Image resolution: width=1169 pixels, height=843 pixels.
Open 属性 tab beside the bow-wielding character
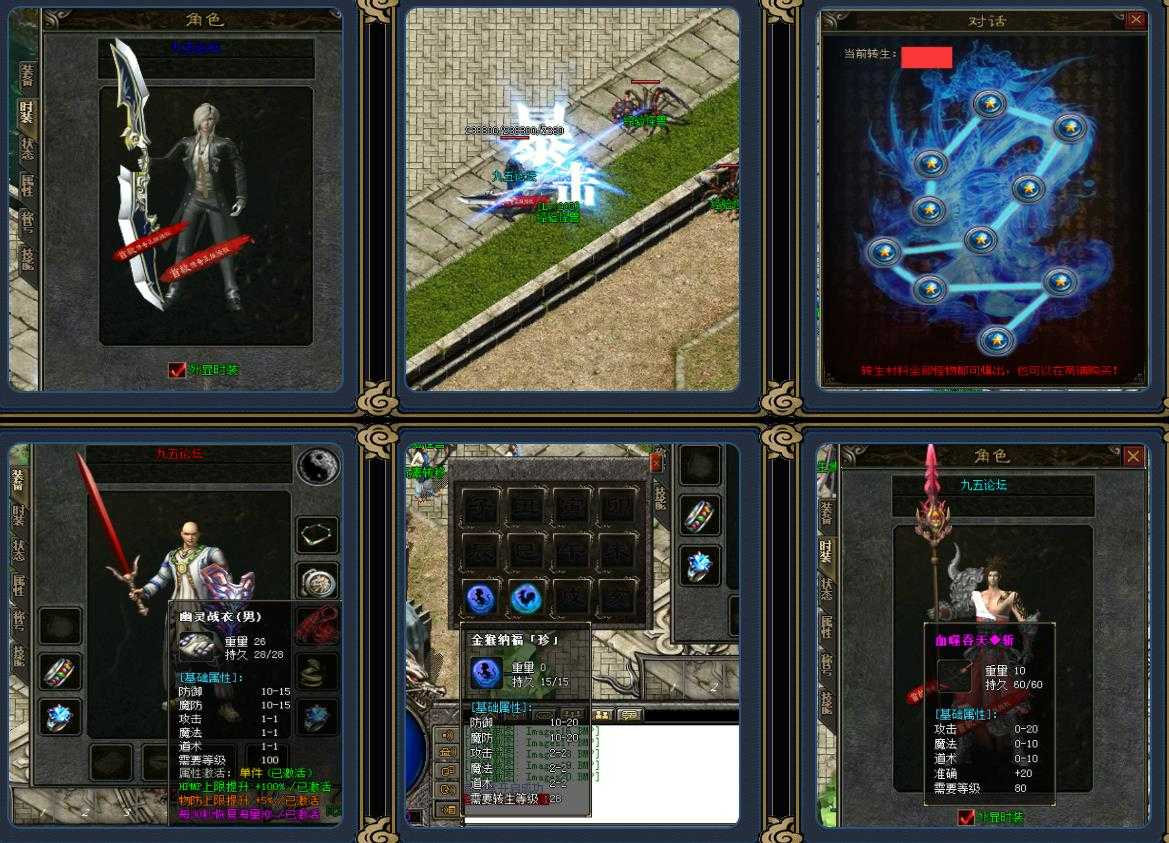click(x=27, y=184)
